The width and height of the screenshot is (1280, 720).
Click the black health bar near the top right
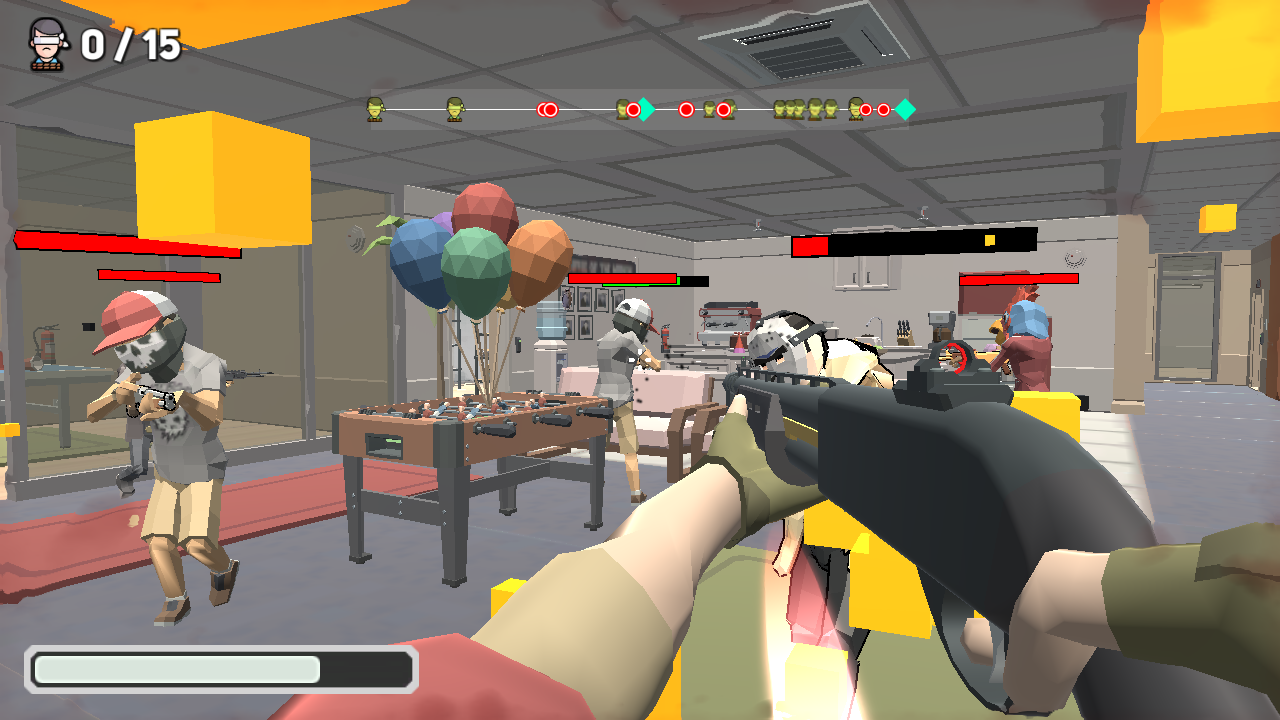[x=915, y=244]
